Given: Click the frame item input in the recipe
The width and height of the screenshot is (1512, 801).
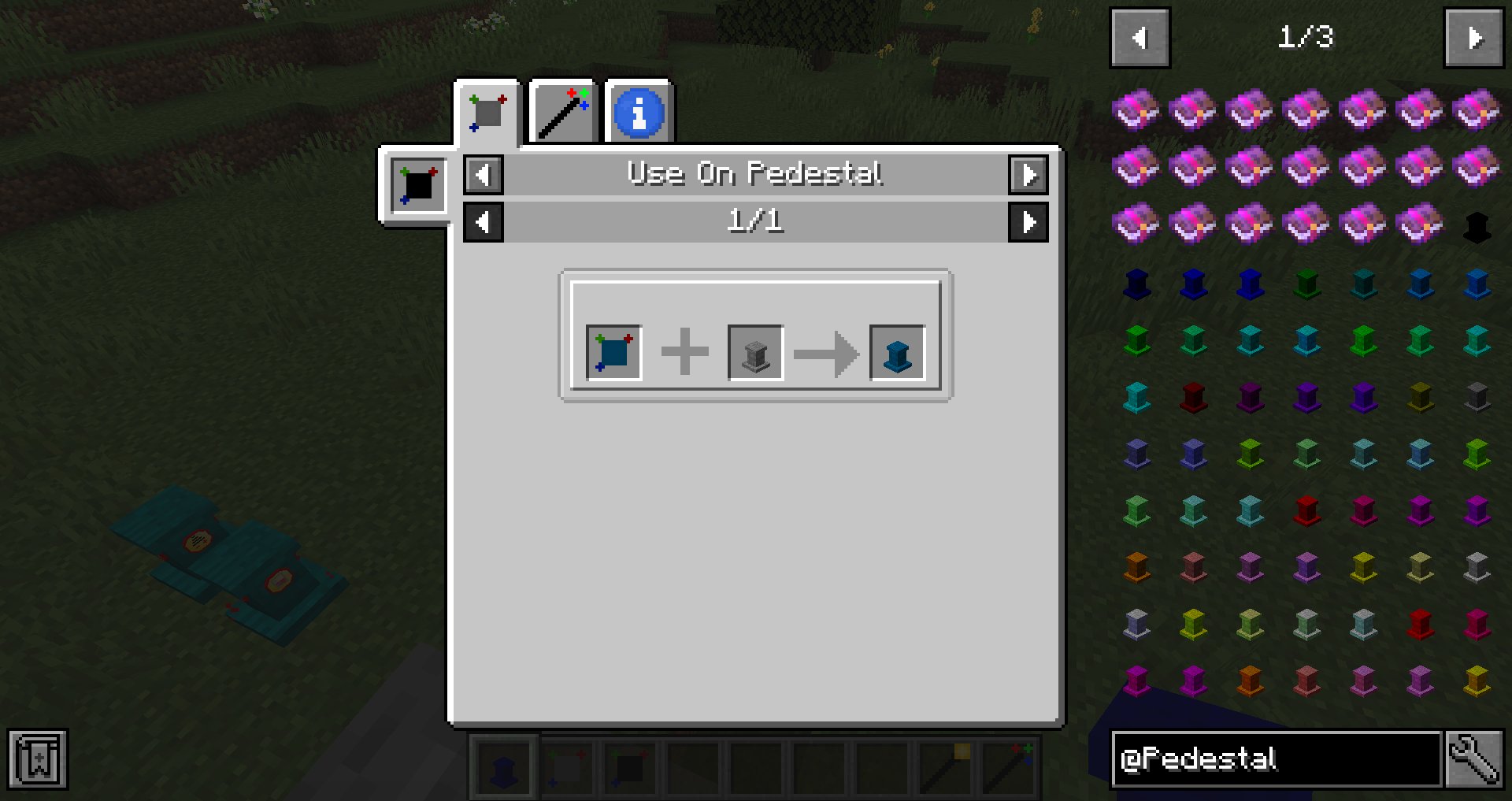Looking at the screenshot, I should point(612,352).
